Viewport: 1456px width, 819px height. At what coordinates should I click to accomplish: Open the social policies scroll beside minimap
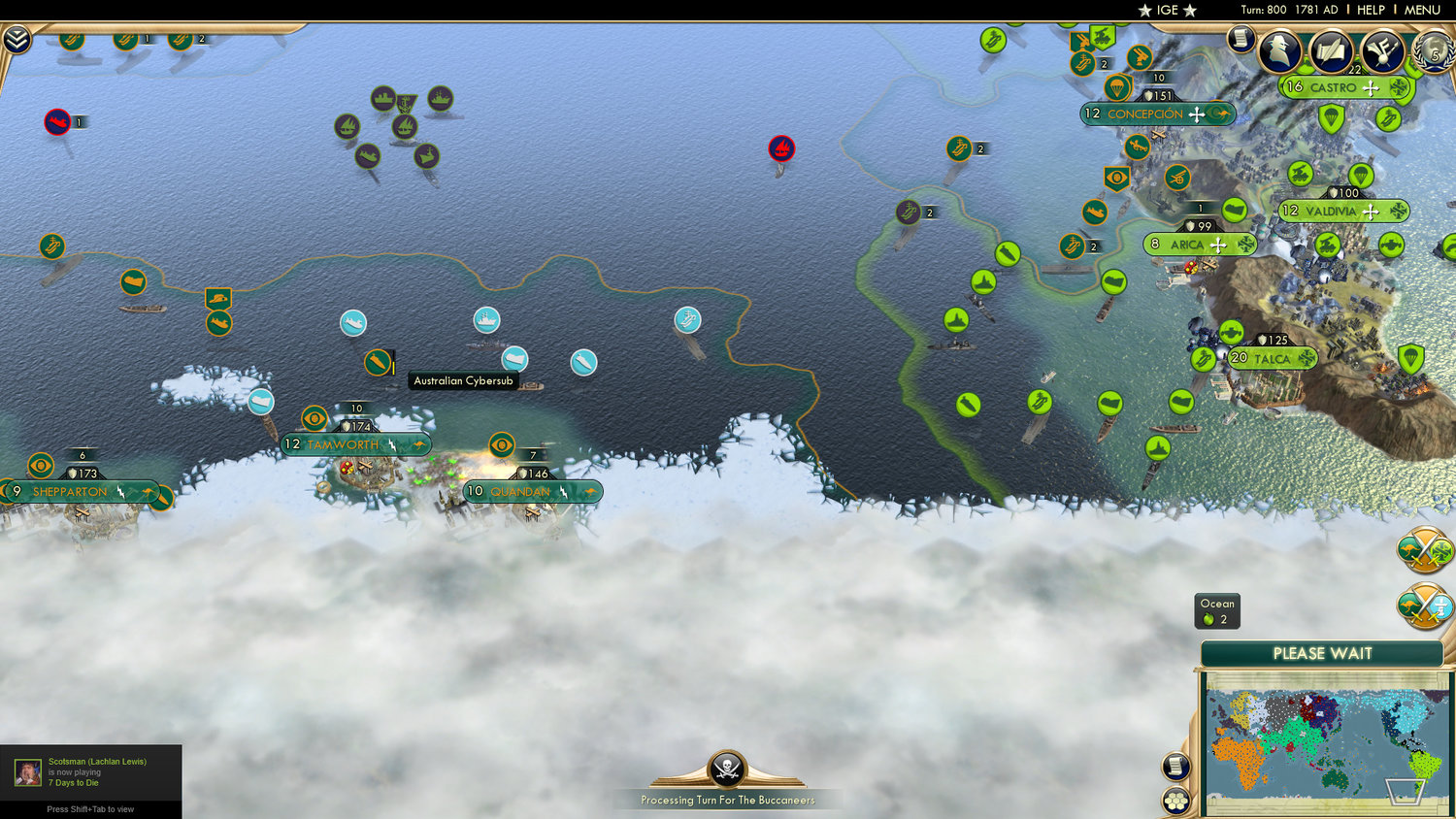click(x=1175, y=766)
